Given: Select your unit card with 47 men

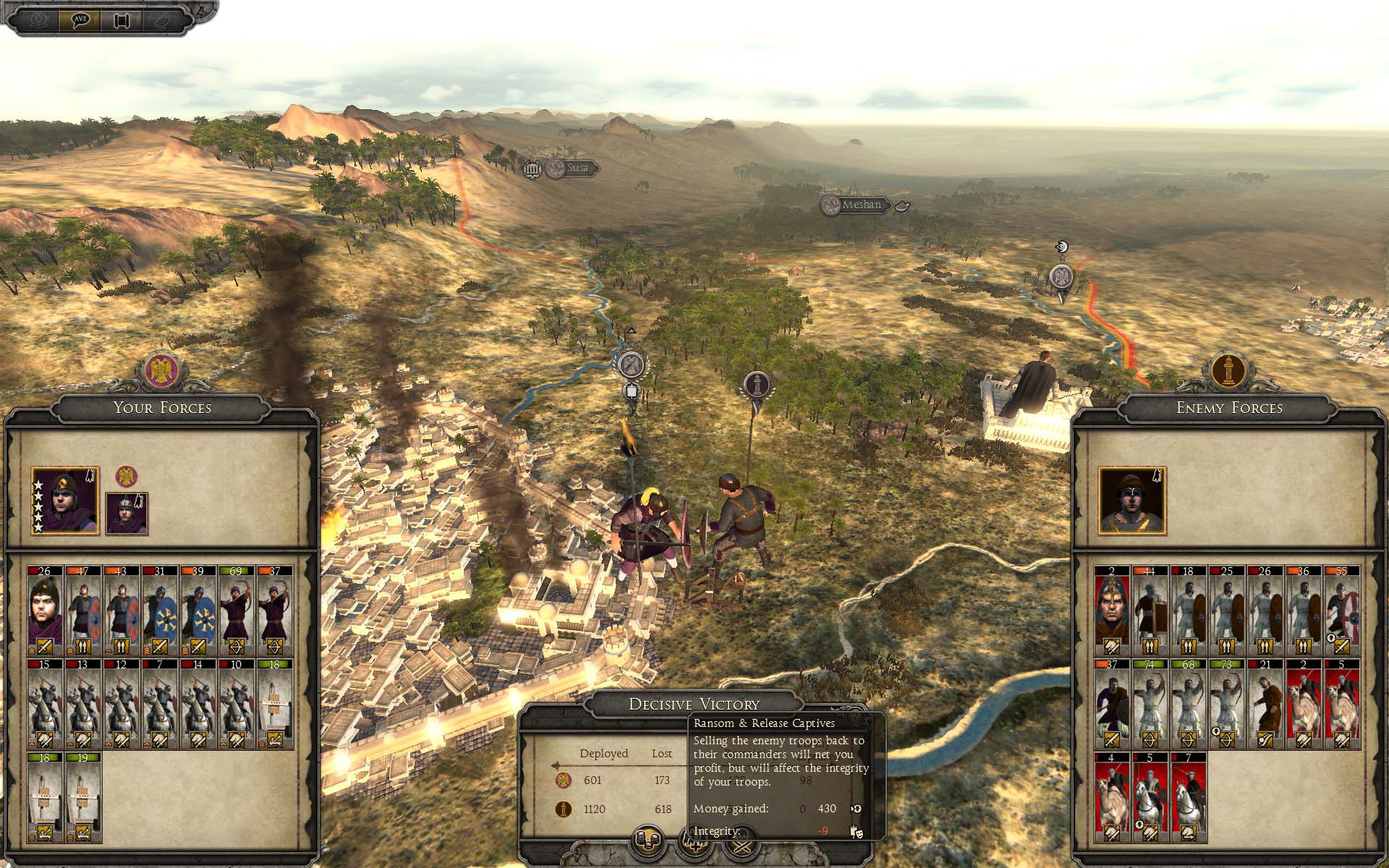Looking at the screenshot, I should pyautogui.click(x=83, y=610).
